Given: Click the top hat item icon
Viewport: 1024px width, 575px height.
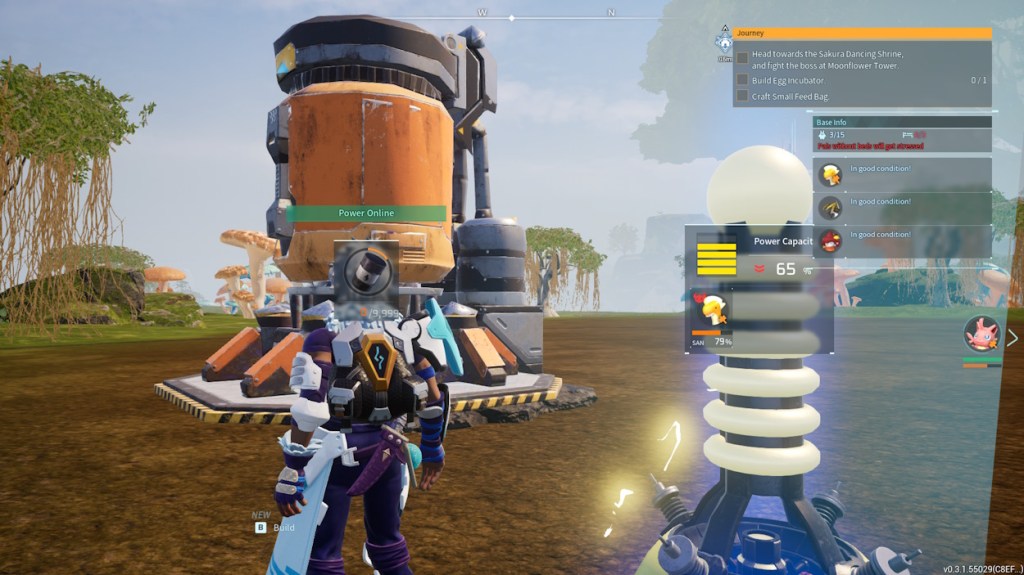Looking at the screenshot, I should [x=366, y=270].
